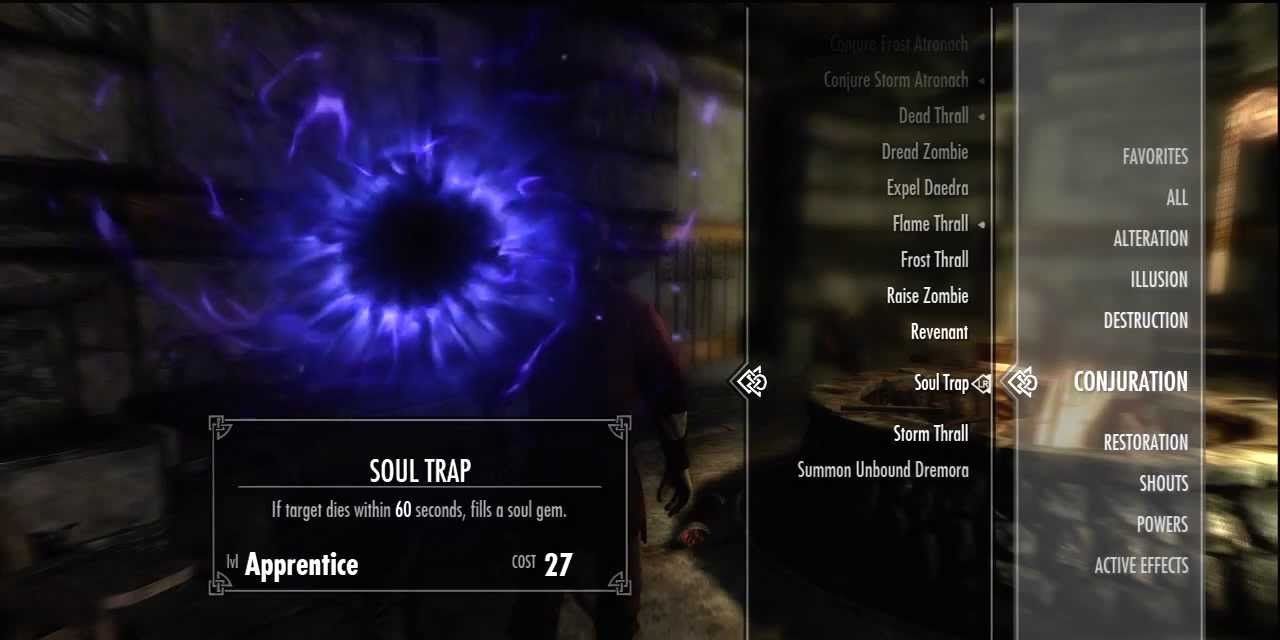View Active Effects
This screenshot has height=640, width=1280.
point(1141,566)
